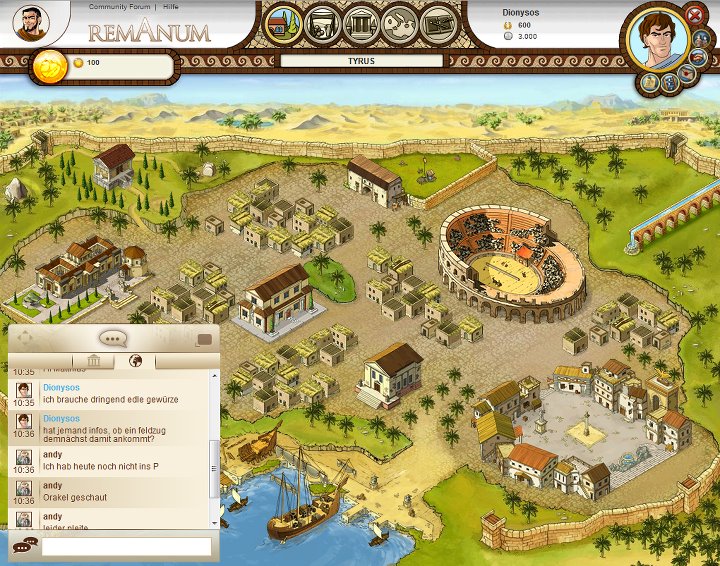Screen dimensions: 720x566
Task: Click Dionysos' name in the chat
Action: point(61,385)
